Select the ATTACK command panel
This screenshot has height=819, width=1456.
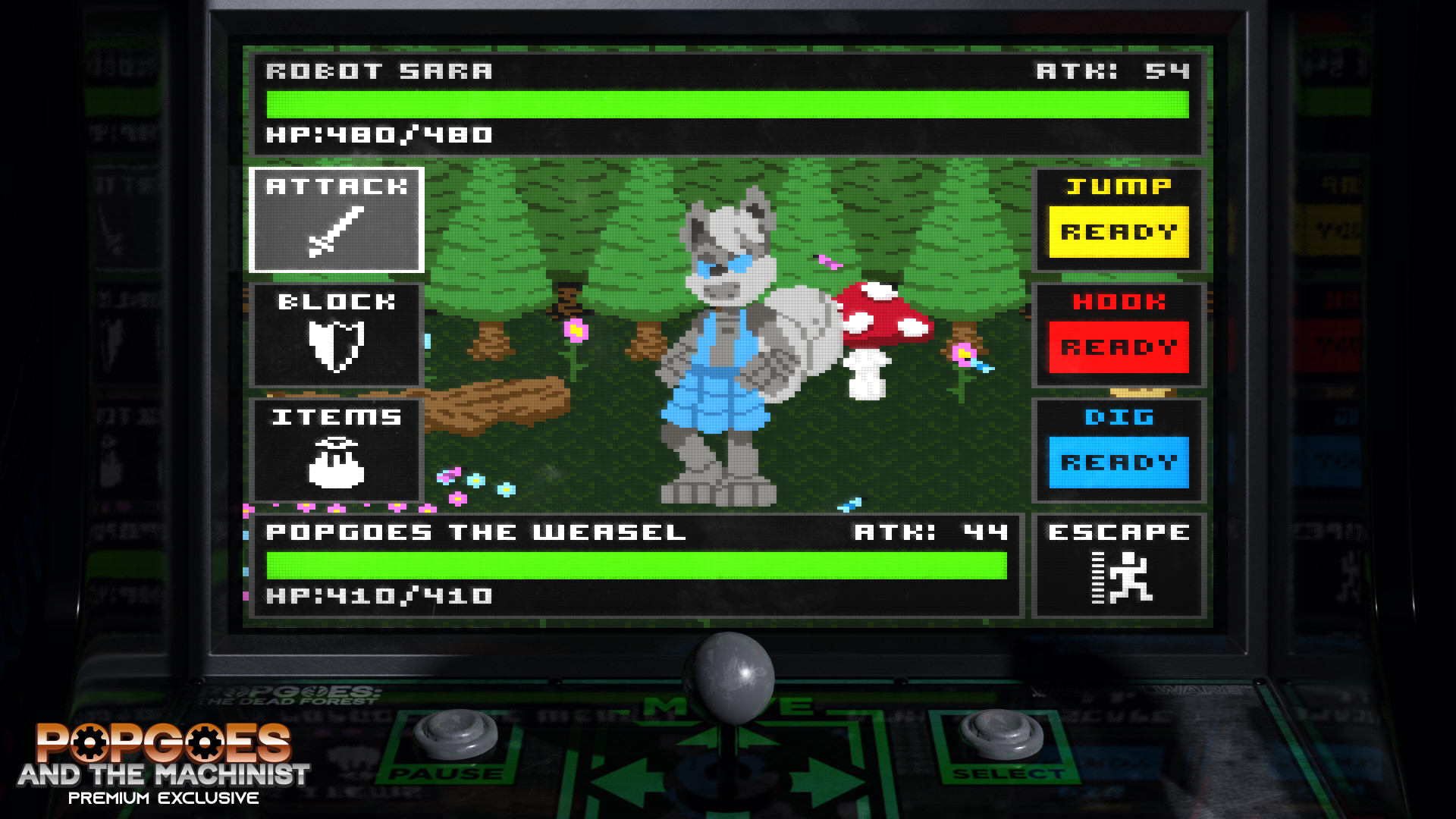[x=336, y=220]
